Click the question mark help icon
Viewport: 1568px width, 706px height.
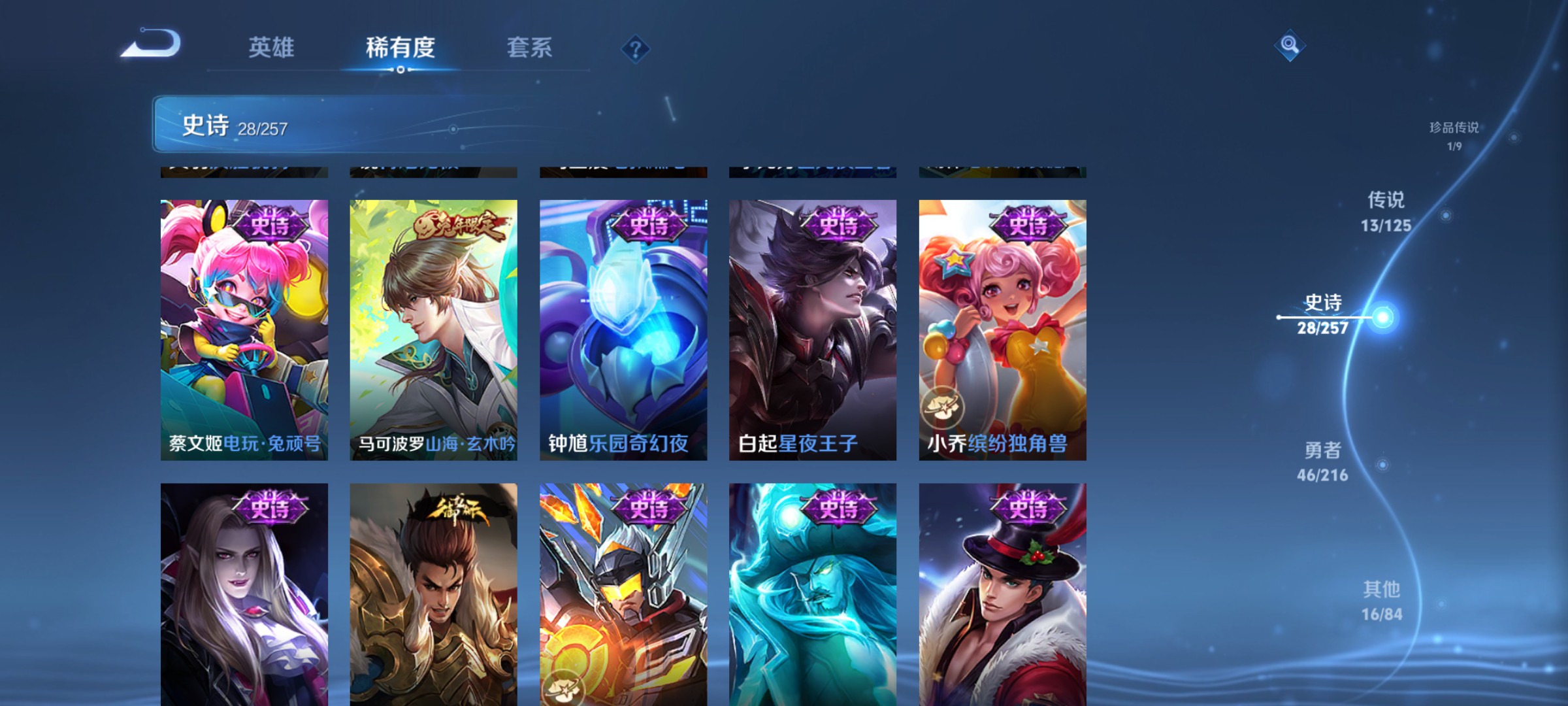tap(636, 50)
